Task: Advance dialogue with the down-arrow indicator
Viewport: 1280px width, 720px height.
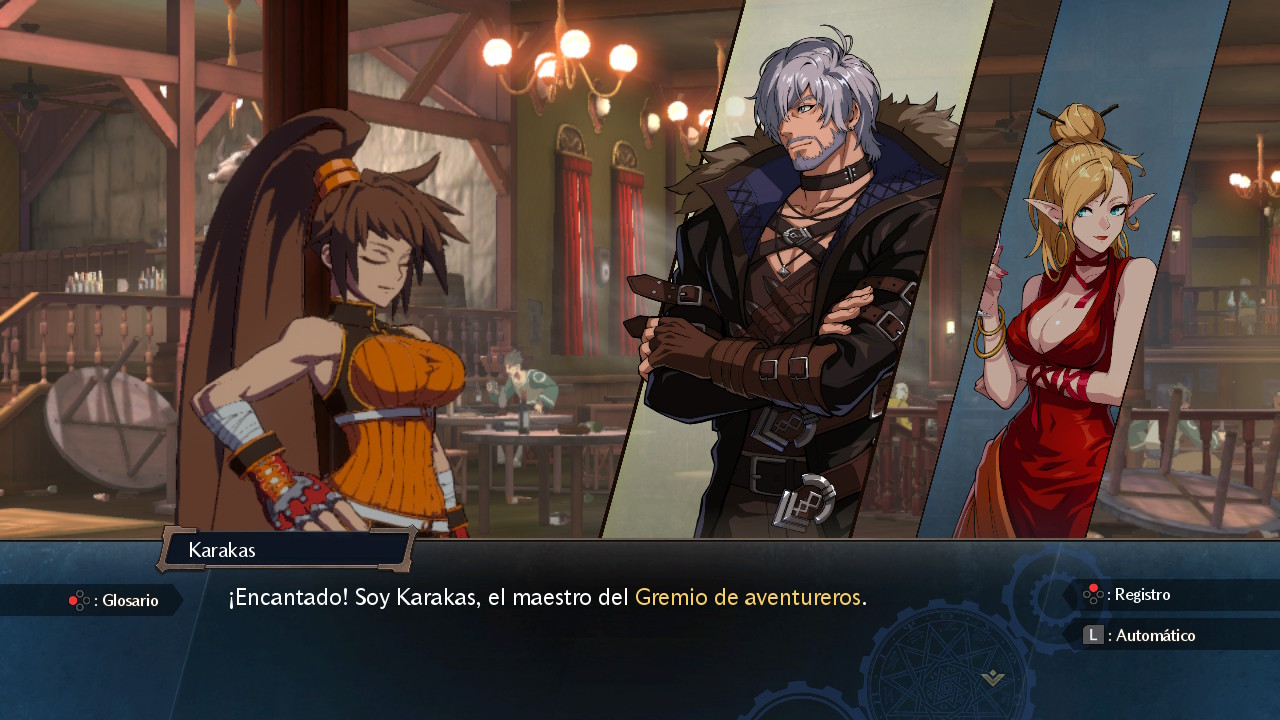Action: [x=992, y=679]
